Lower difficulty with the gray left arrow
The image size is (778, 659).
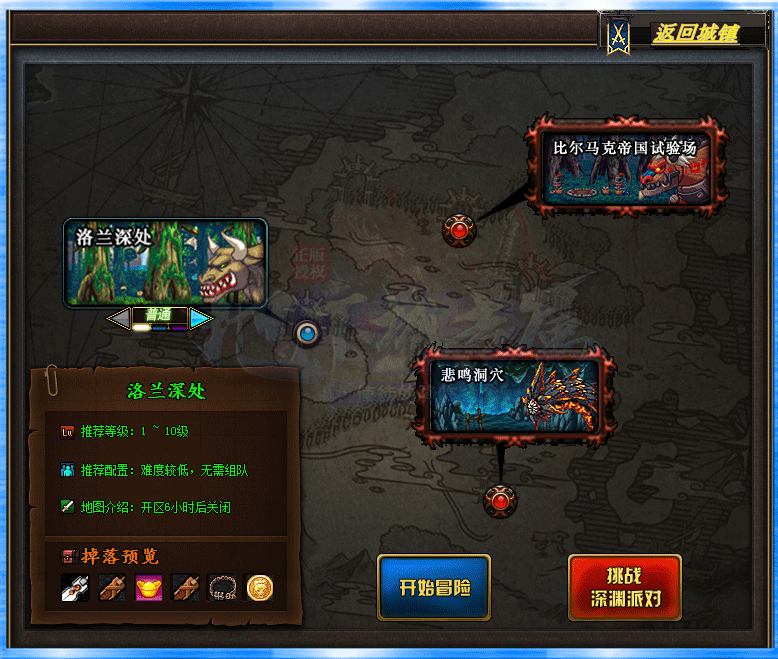click(x=119, y=318)
